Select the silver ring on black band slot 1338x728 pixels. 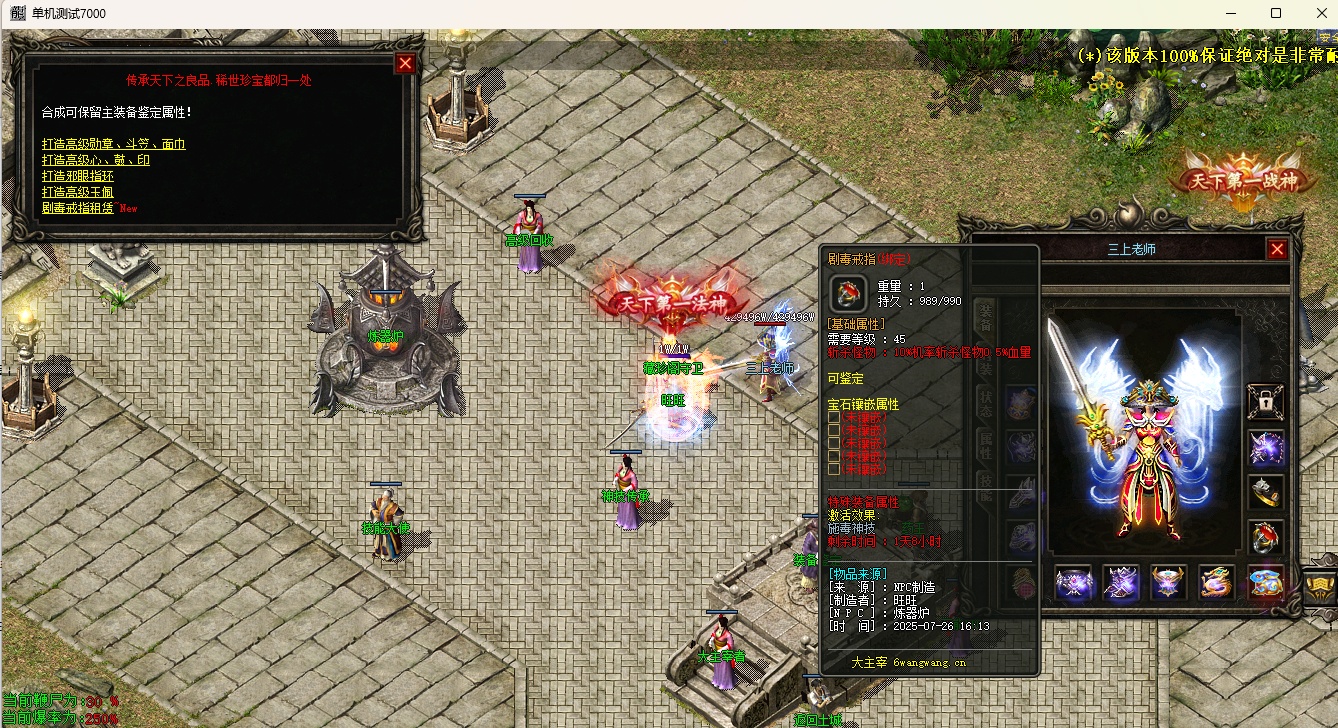click(x=1266, y=492)
